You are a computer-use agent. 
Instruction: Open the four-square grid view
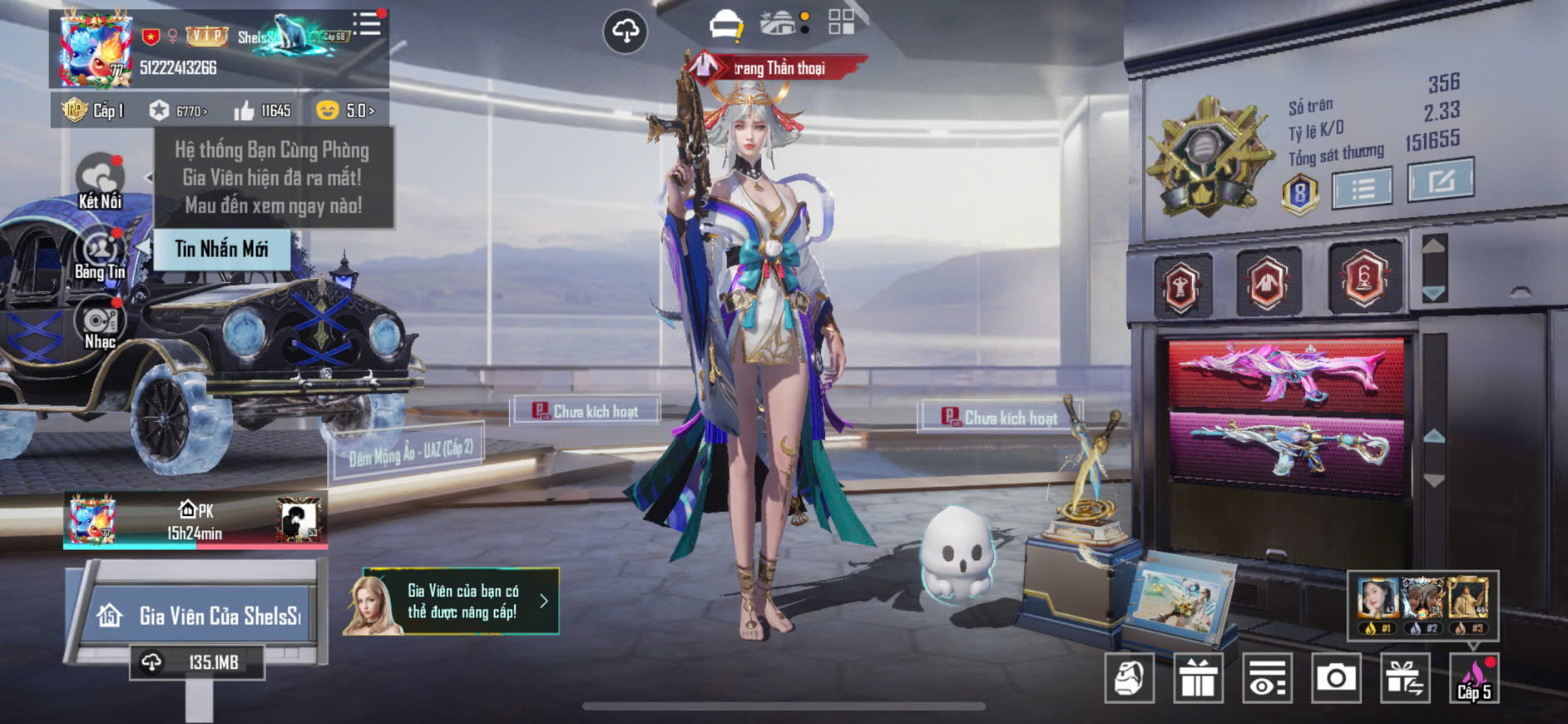pyautogui.click(x=841, y=22)
